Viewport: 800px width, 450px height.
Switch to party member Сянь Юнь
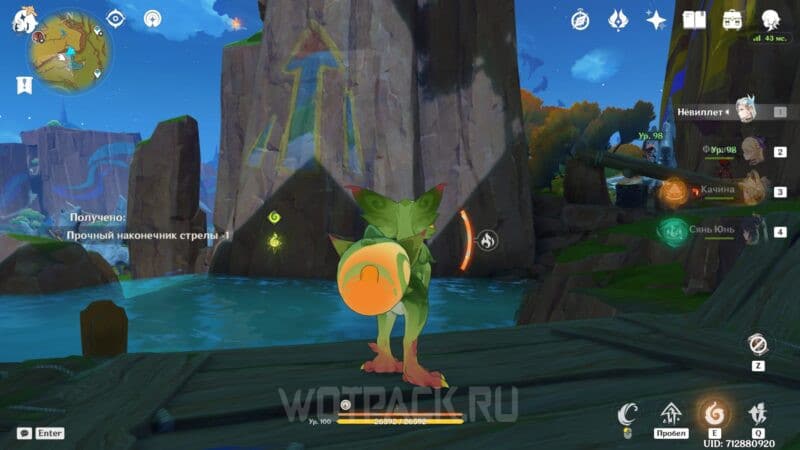click(x=750, y=229)
